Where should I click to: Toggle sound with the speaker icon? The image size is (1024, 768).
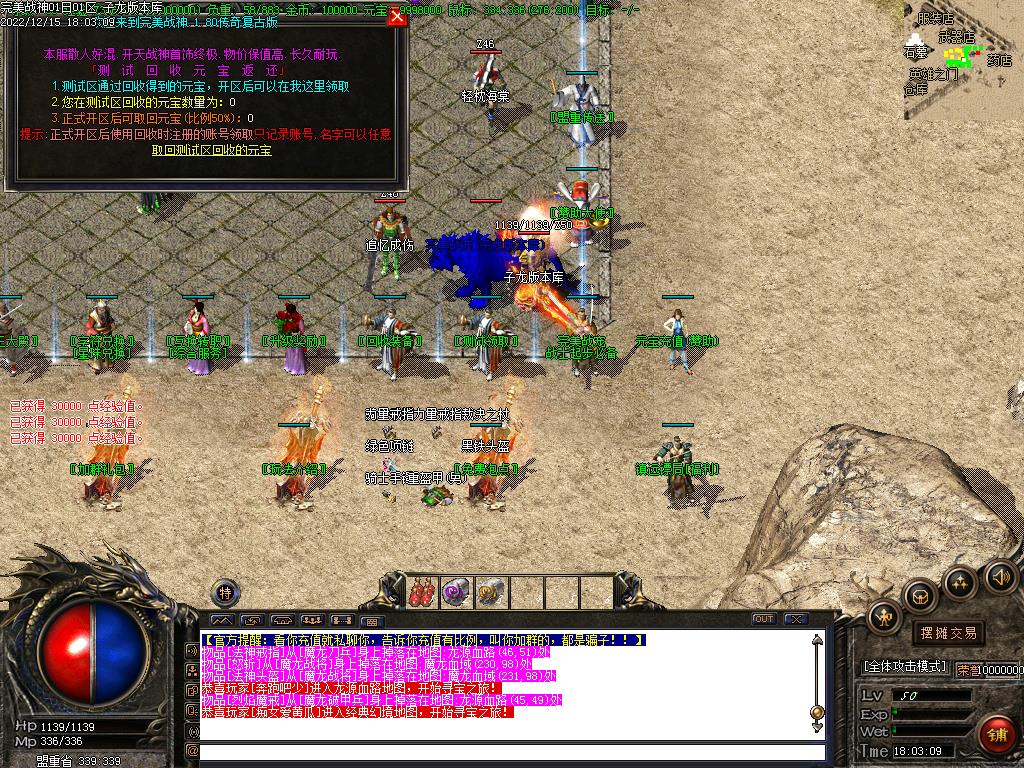(1000, 576)
